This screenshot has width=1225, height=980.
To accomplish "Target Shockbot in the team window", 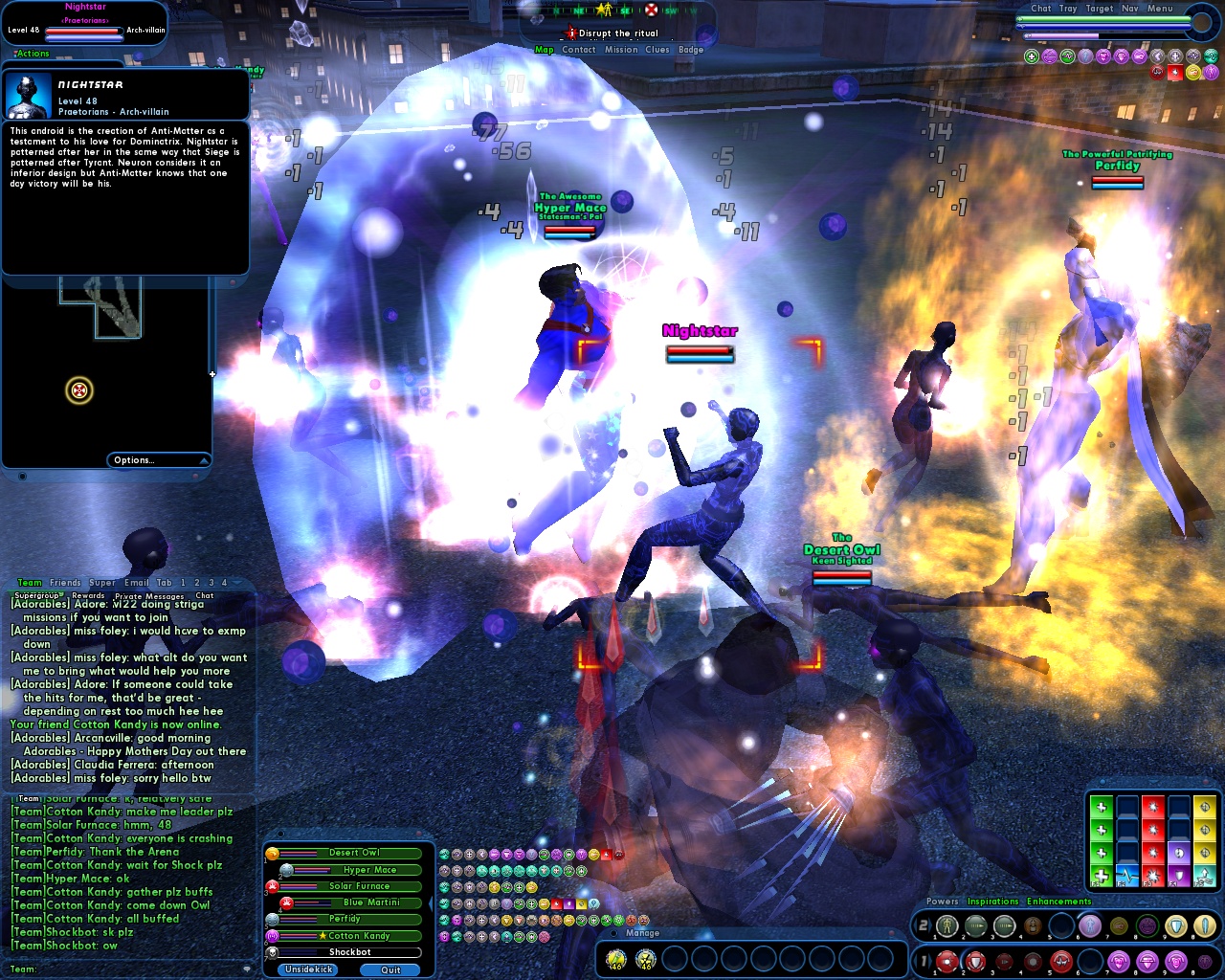I will click(350, 952).
